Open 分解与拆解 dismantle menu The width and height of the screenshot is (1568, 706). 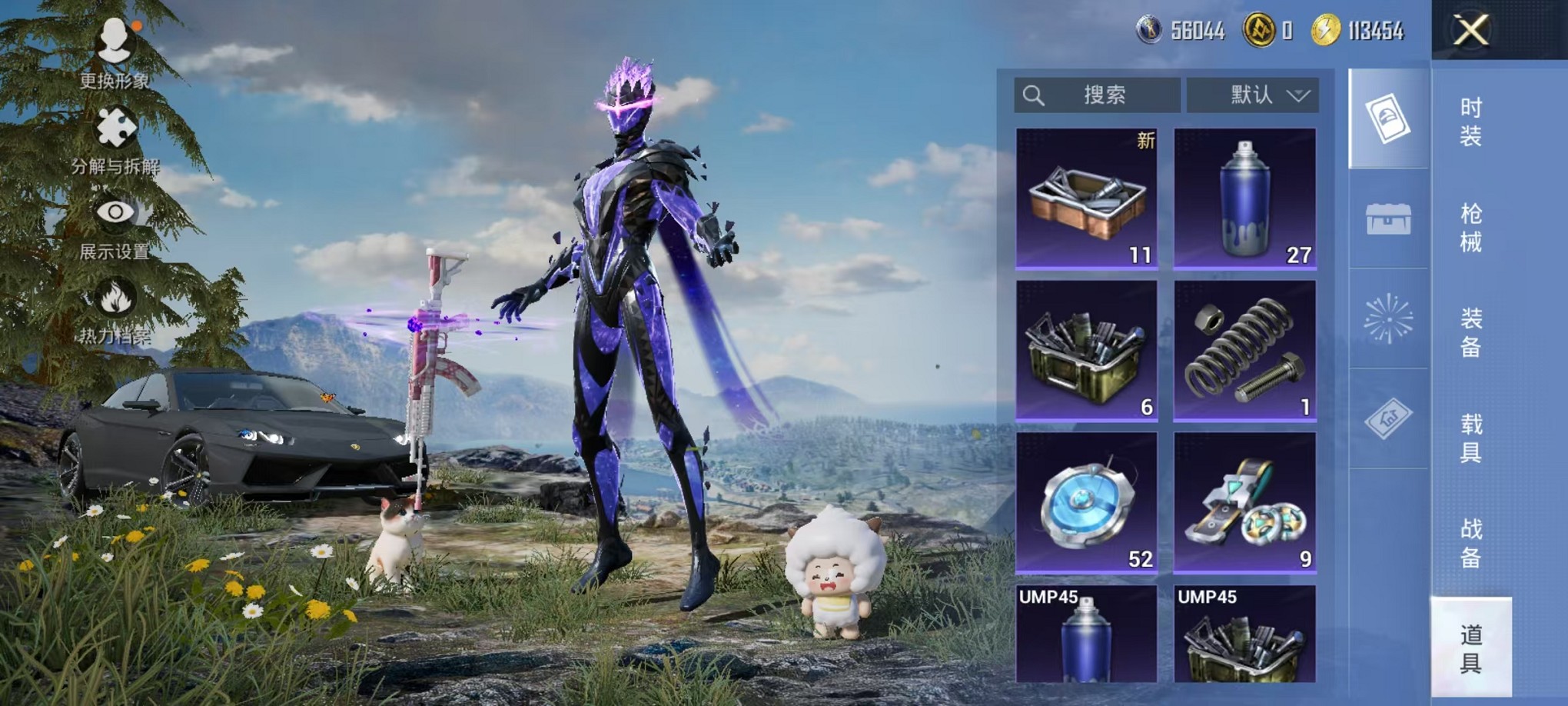tap(115, 140)
